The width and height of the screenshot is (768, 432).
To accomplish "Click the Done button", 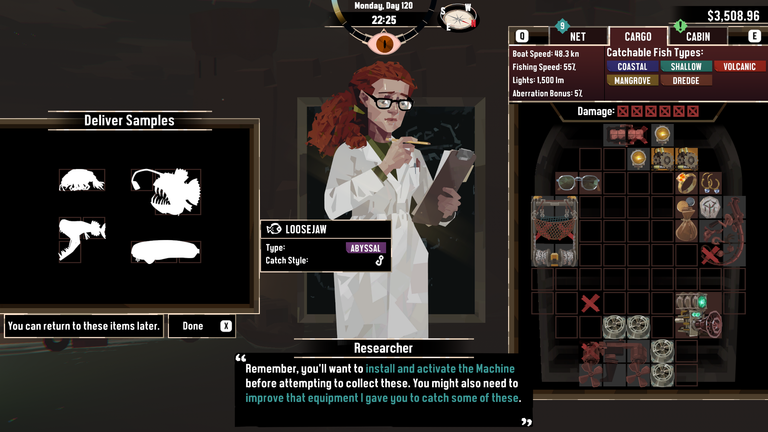I will tap(202, 326).
